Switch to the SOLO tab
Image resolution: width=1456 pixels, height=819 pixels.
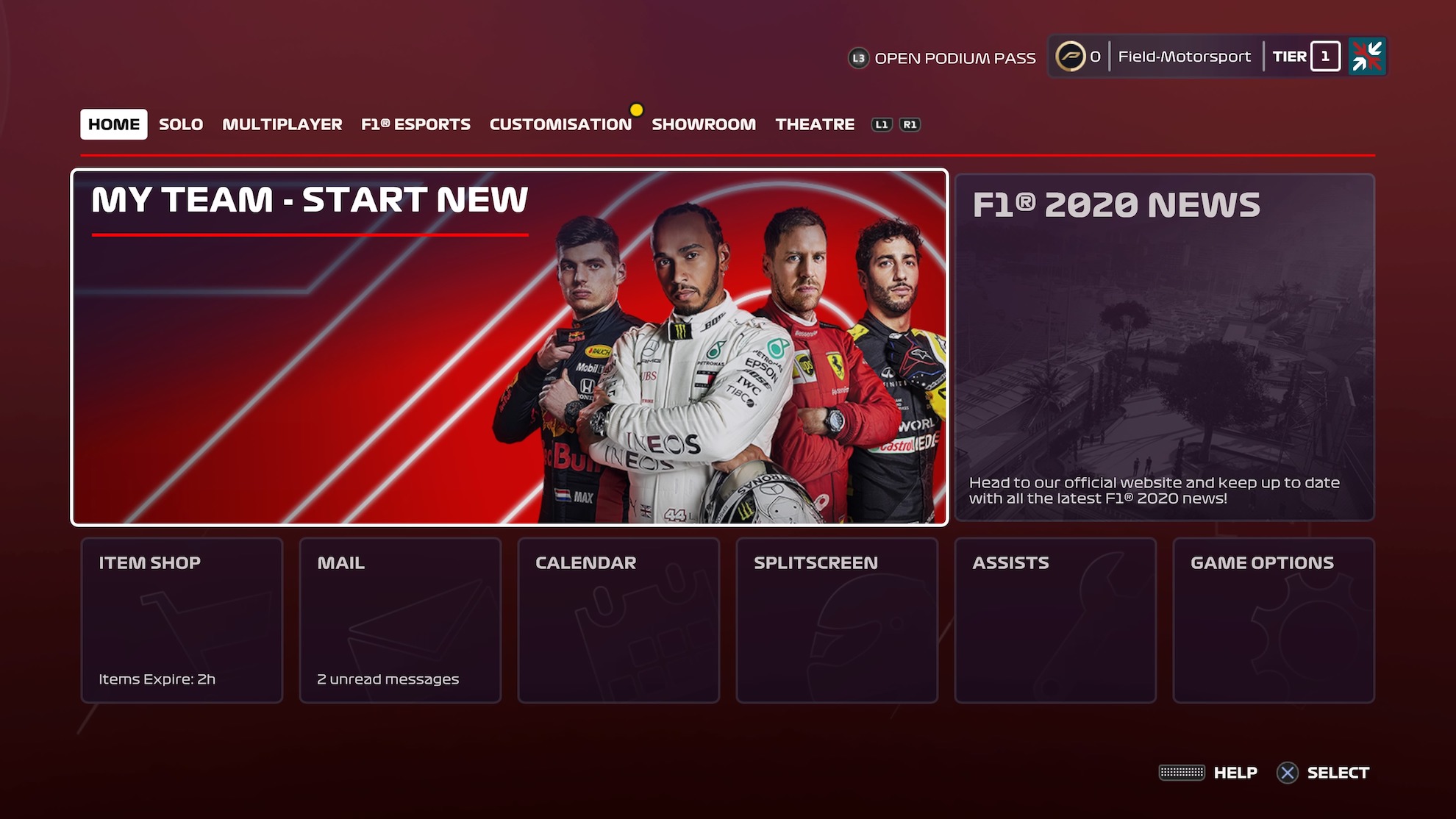point(180,124)
